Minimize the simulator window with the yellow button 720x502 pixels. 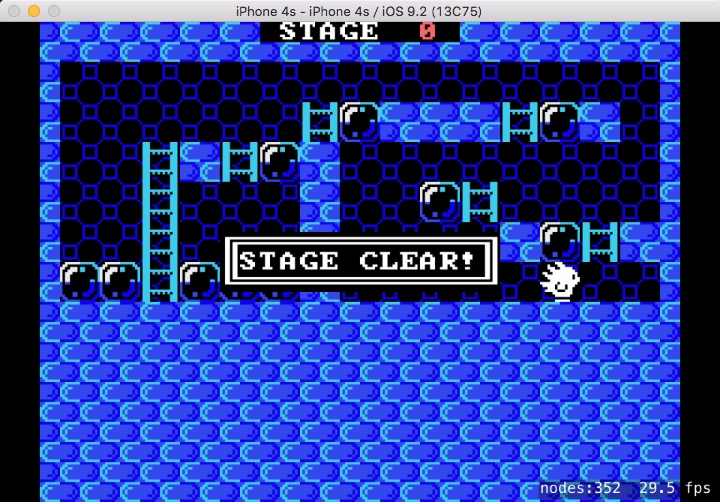tap(33, 10)
